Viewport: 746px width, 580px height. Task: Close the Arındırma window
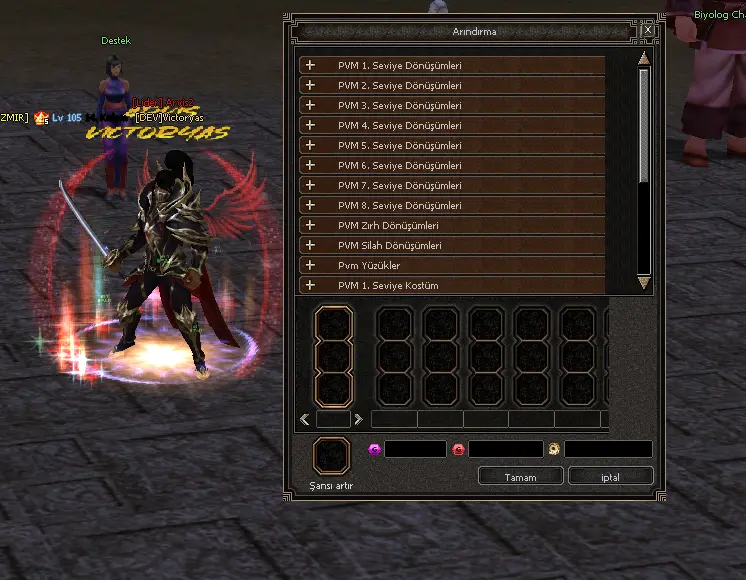(x=648, y=31)
